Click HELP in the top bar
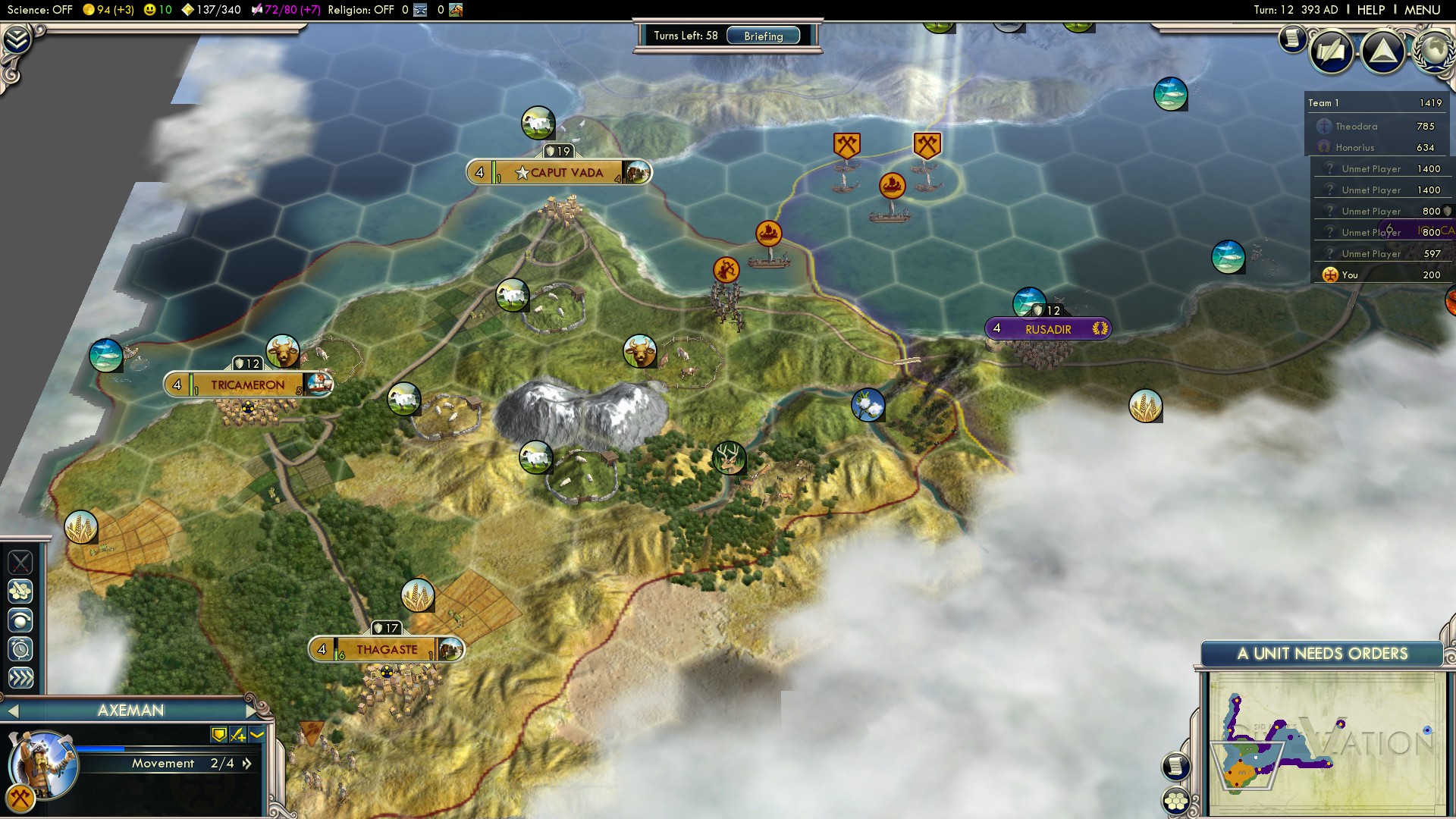Viewport: 1456px width, 819px height. [x=1371, y=10]
